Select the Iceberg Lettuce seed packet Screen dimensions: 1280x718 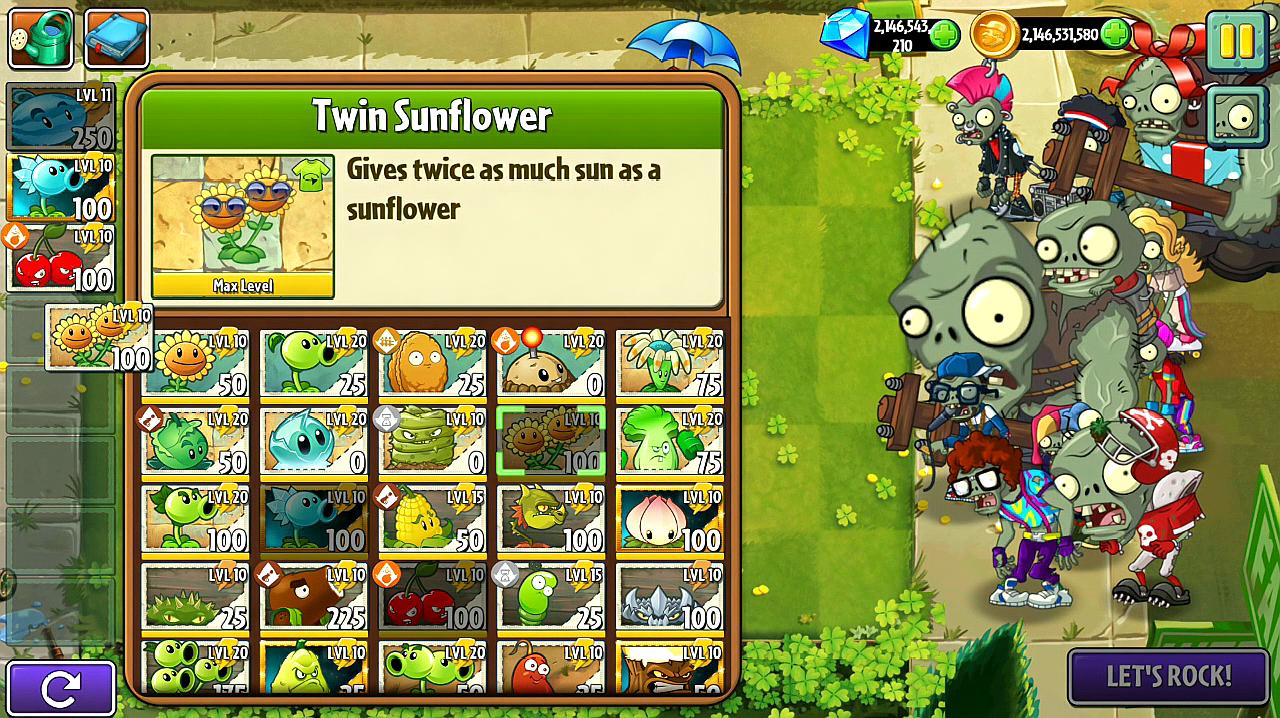click(314, 440)
